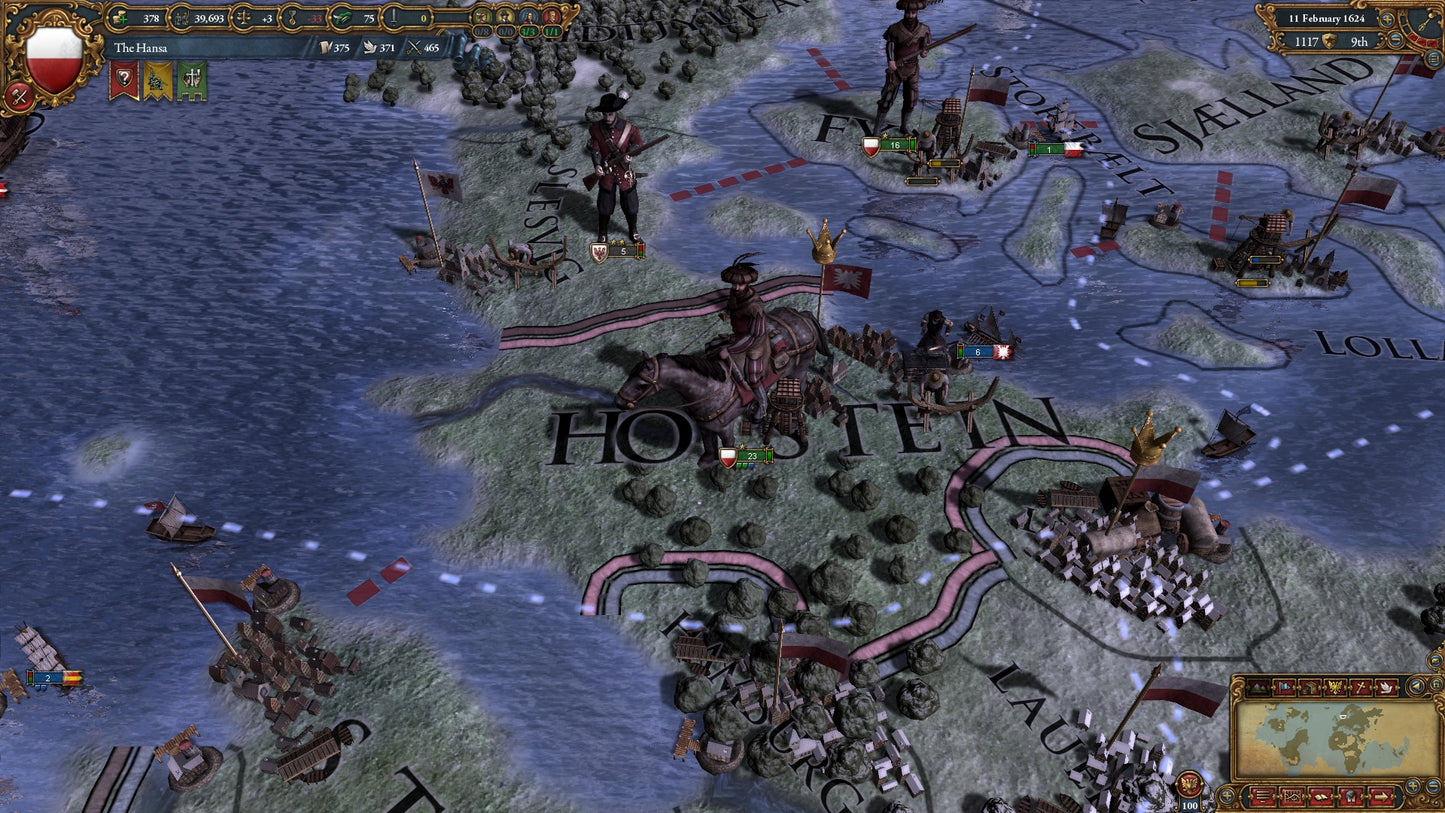This screenshot has width=1445, height=813.
Task: Click the red question-mark alert banner
Action: point(122,77)
